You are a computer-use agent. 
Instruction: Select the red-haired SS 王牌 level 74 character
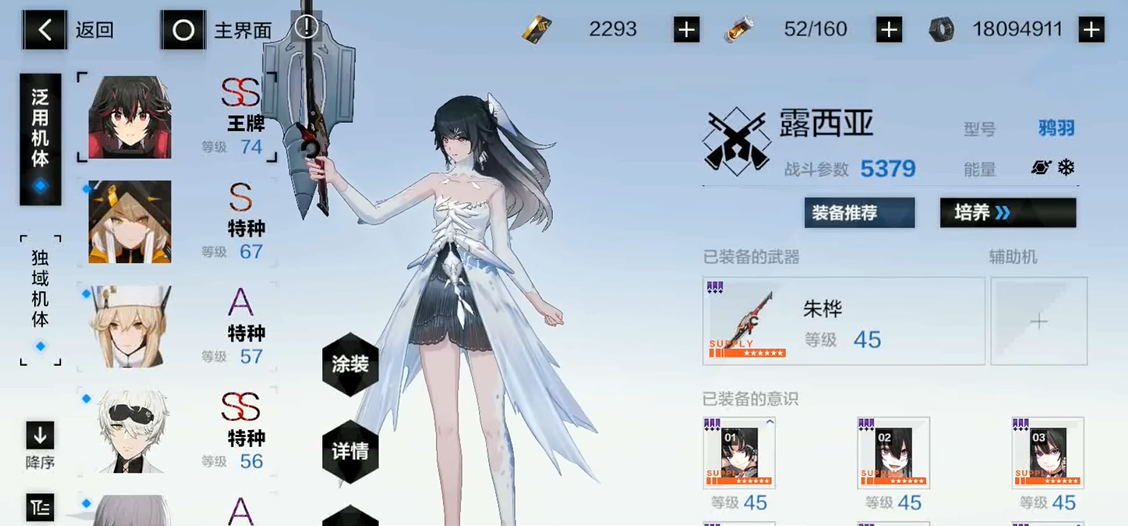pos(176,118)
